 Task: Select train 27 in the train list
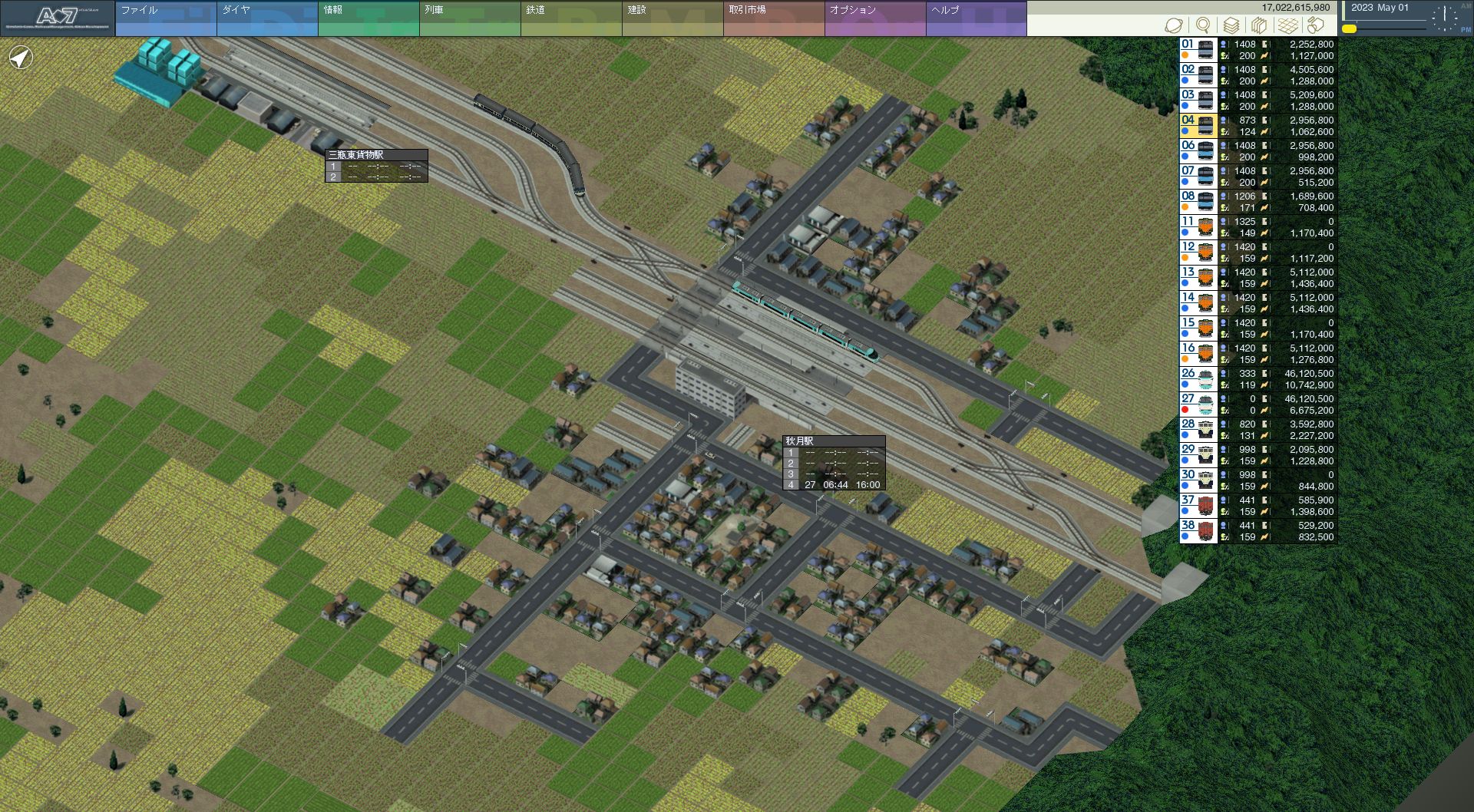coord(1198,404)
